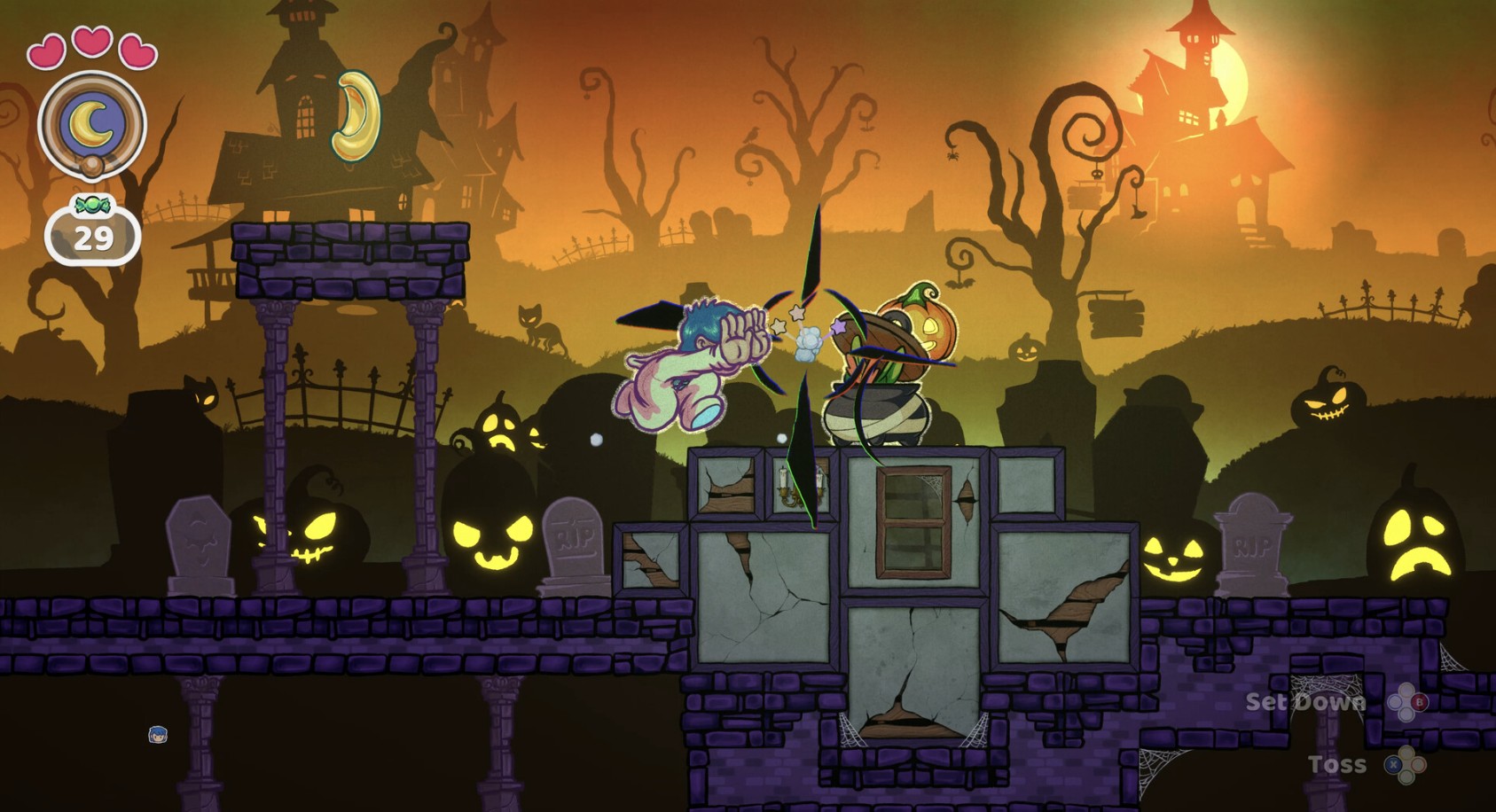Click the leftmost heart in health display
The width and height of the screenshot is (1496, 812).
click(49, 51)
